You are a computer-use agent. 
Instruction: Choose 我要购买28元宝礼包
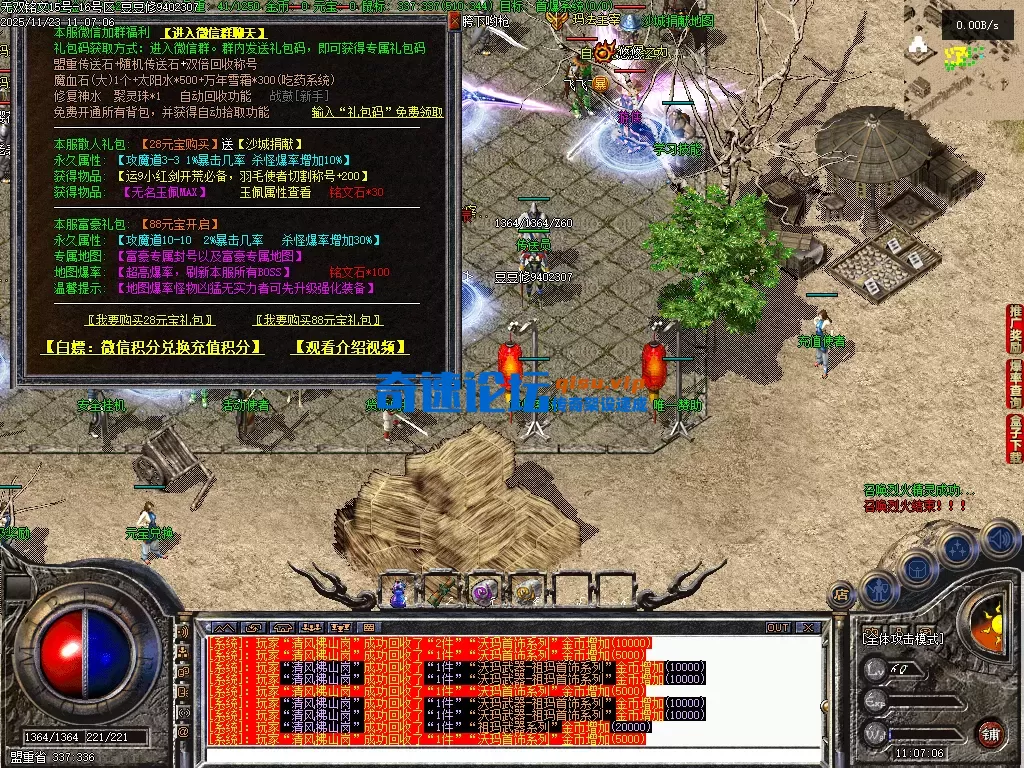(150, 320)
